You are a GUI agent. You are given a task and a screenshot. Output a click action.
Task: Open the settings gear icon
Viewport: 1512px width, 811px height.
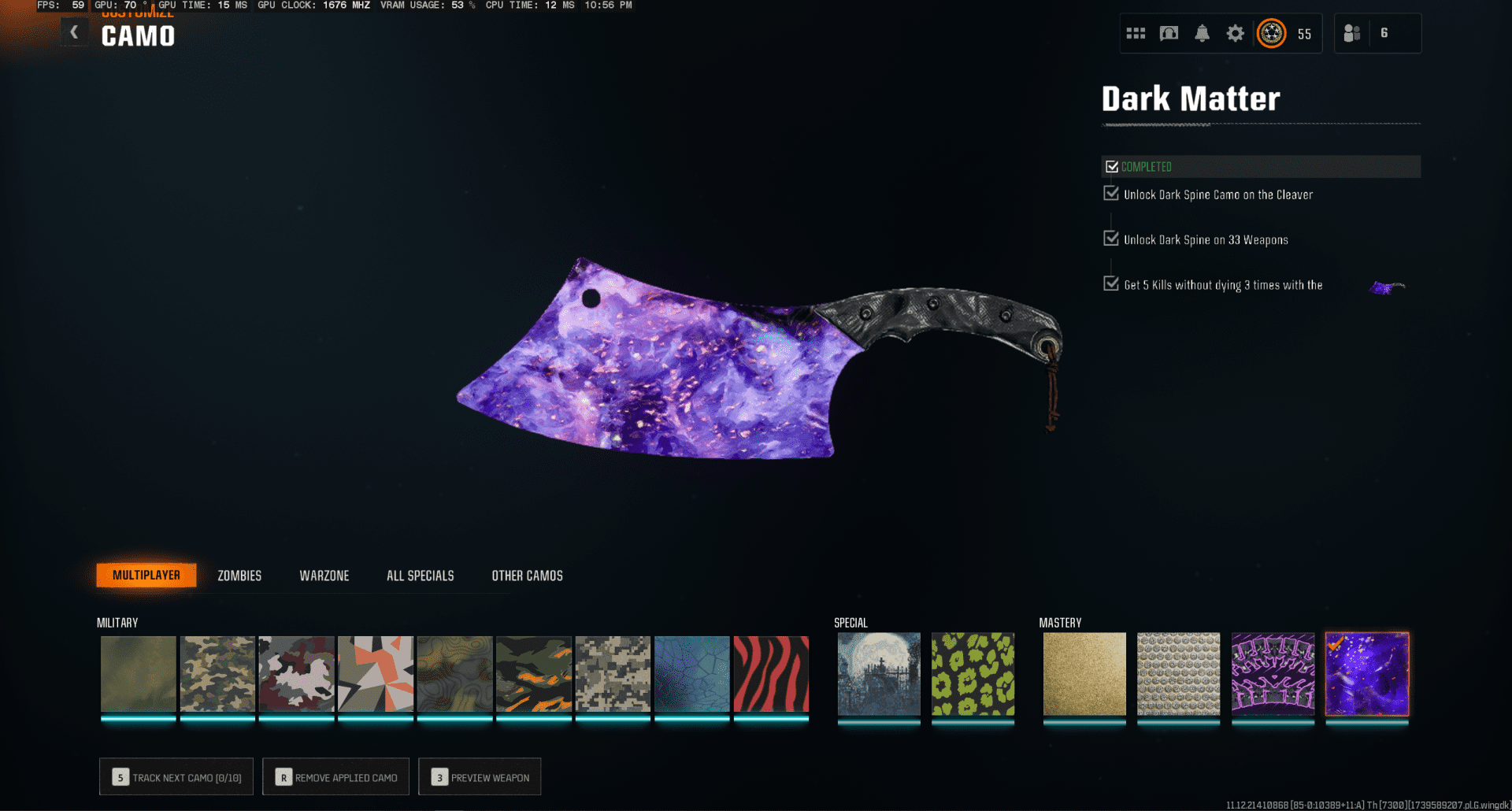pos(1235,33)
